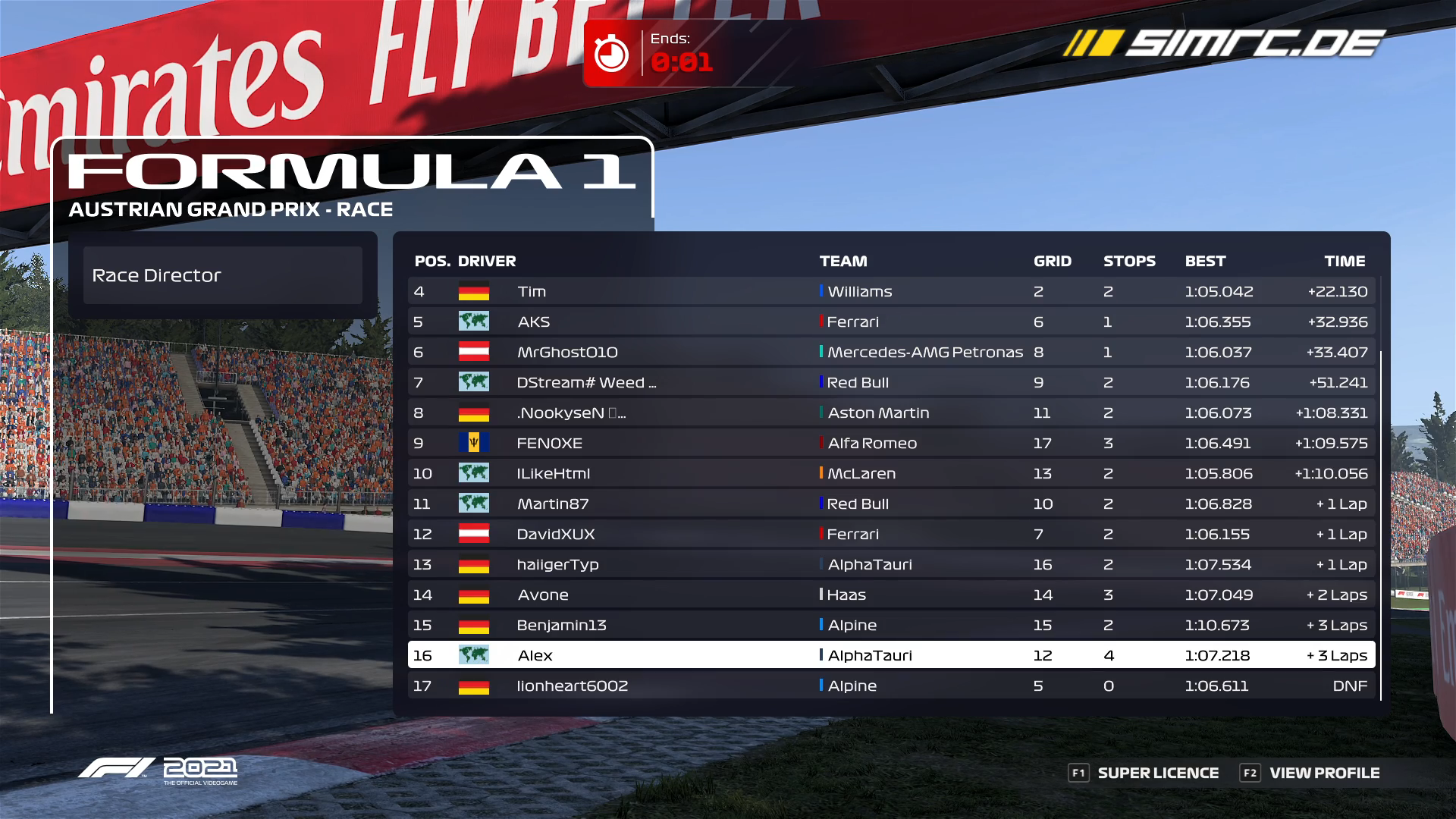Choose Martin87's Red Bull row
The image size is (1456, 819).
point(891,504)
